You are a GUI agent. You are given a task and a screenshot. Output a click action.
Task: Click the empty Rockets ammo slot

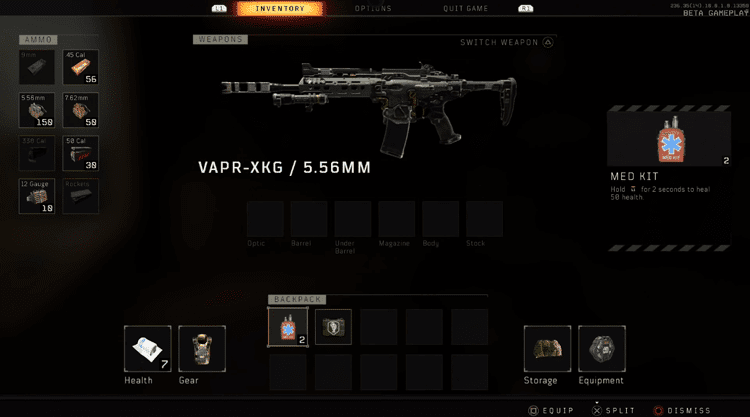point(81,196)
